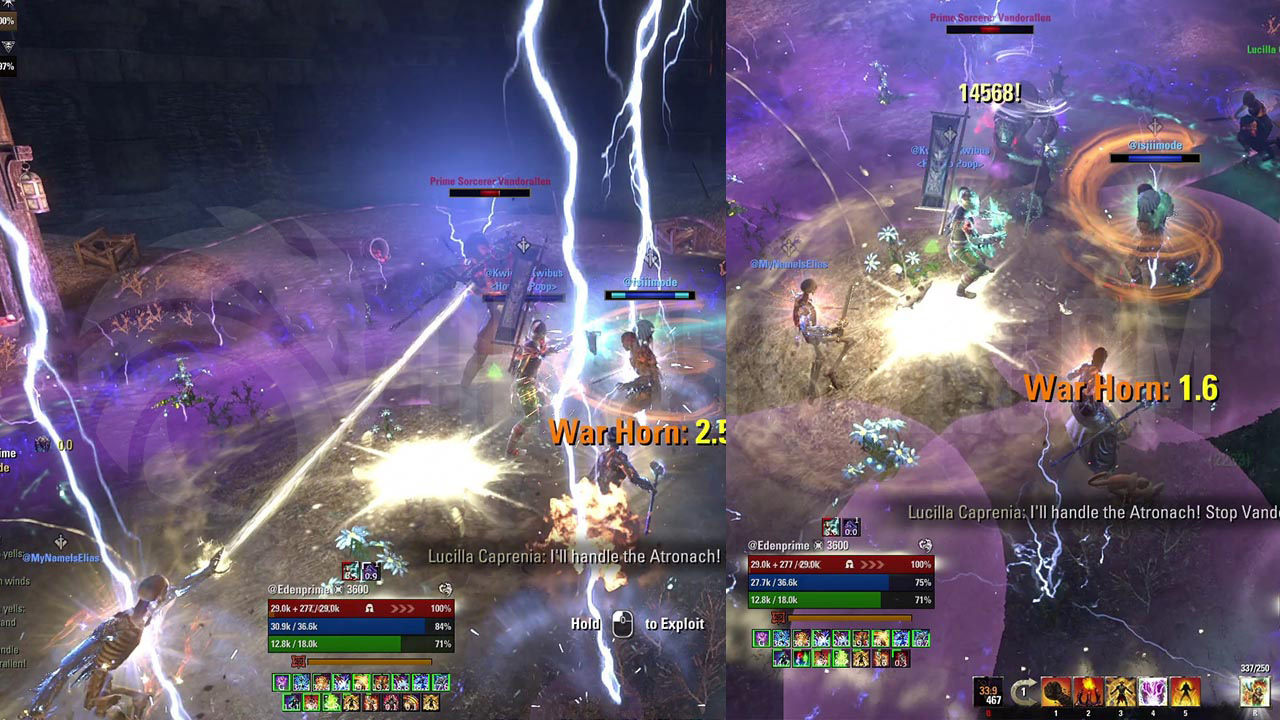Click the weapon swap arrow on the action bar
Screen dimensions: 1280x720
tap(1023, 692)
